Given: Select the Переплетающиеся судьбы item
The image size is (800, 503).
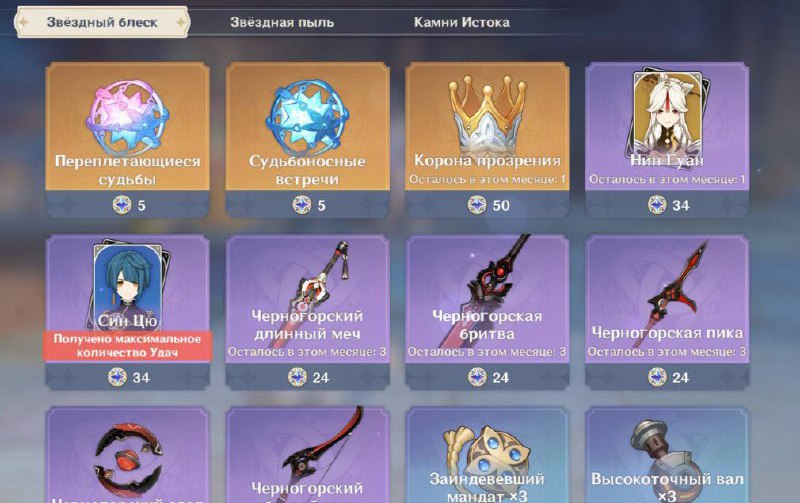Looking at the screenshot, I should tap(127, 130).
